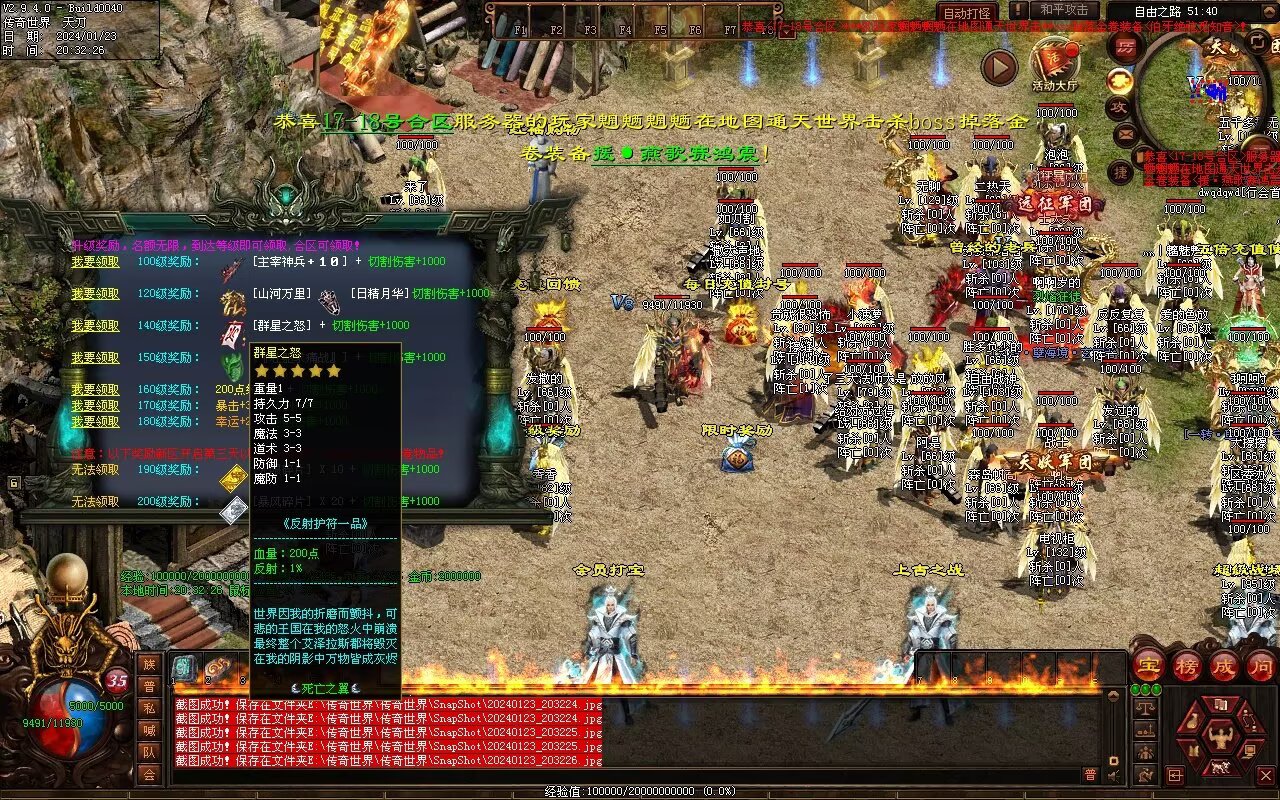Show the 榜 ranking list
Screen dimensions: 1280x800
[1187, 665]
